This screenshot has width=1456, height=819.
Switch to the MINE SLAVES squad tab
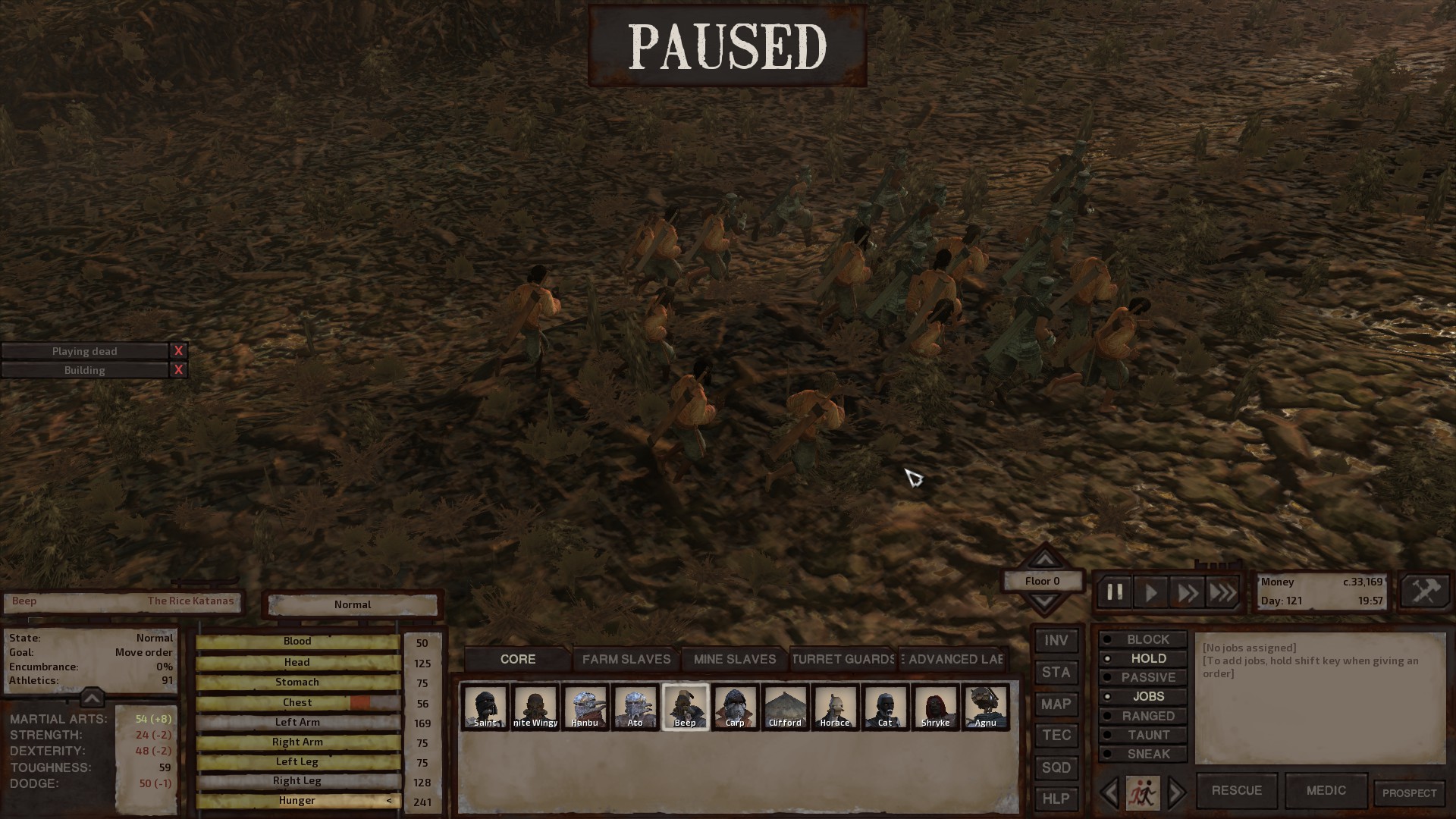734,659
